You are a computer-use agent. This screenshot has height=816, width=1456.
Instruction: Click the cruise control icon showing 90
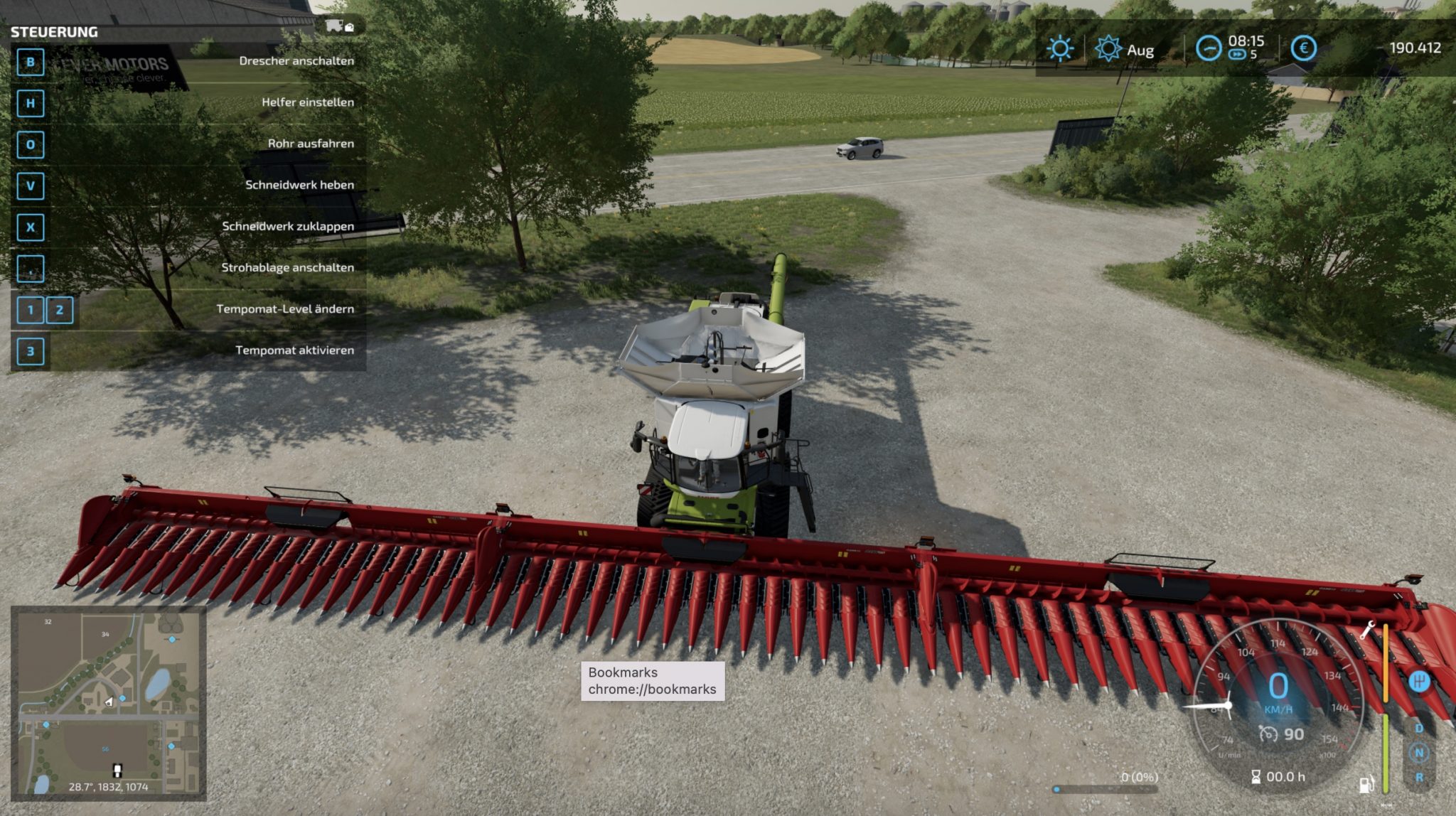click(1268, 734)
